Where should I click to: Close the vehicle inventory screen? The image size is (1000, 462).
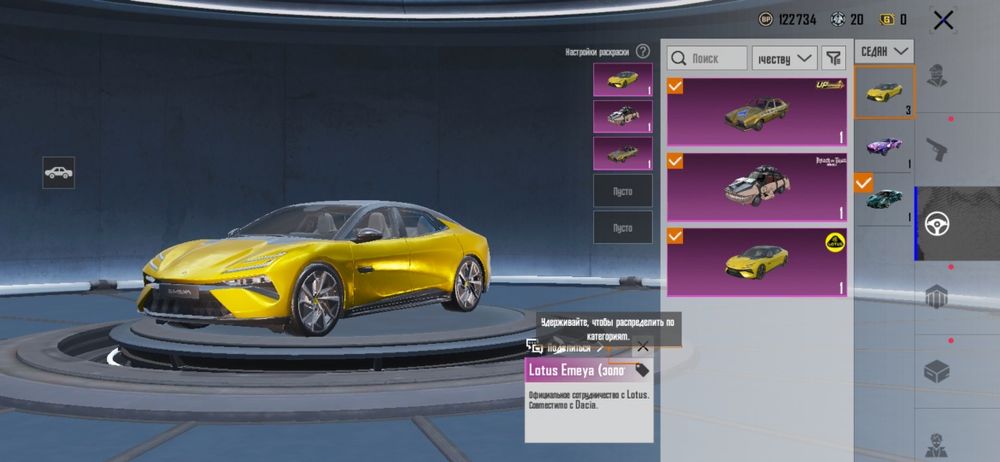tap(942, 19)
